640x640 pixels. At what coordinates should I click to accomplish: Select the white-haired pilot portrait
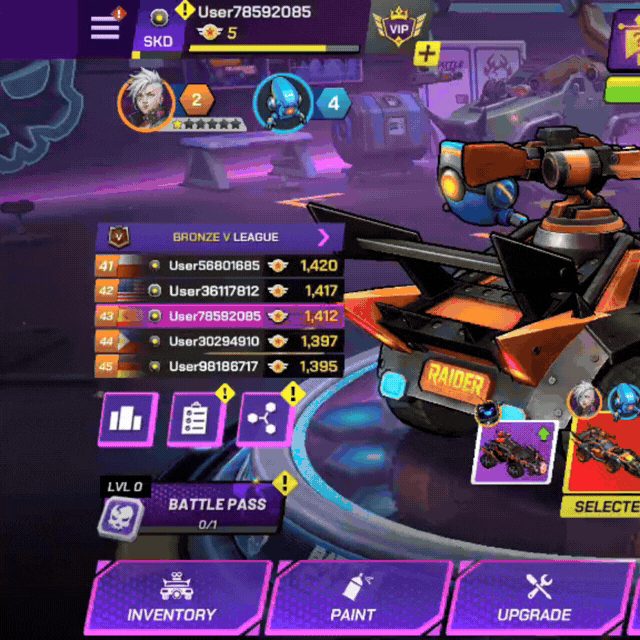click(x=146, y=102)
